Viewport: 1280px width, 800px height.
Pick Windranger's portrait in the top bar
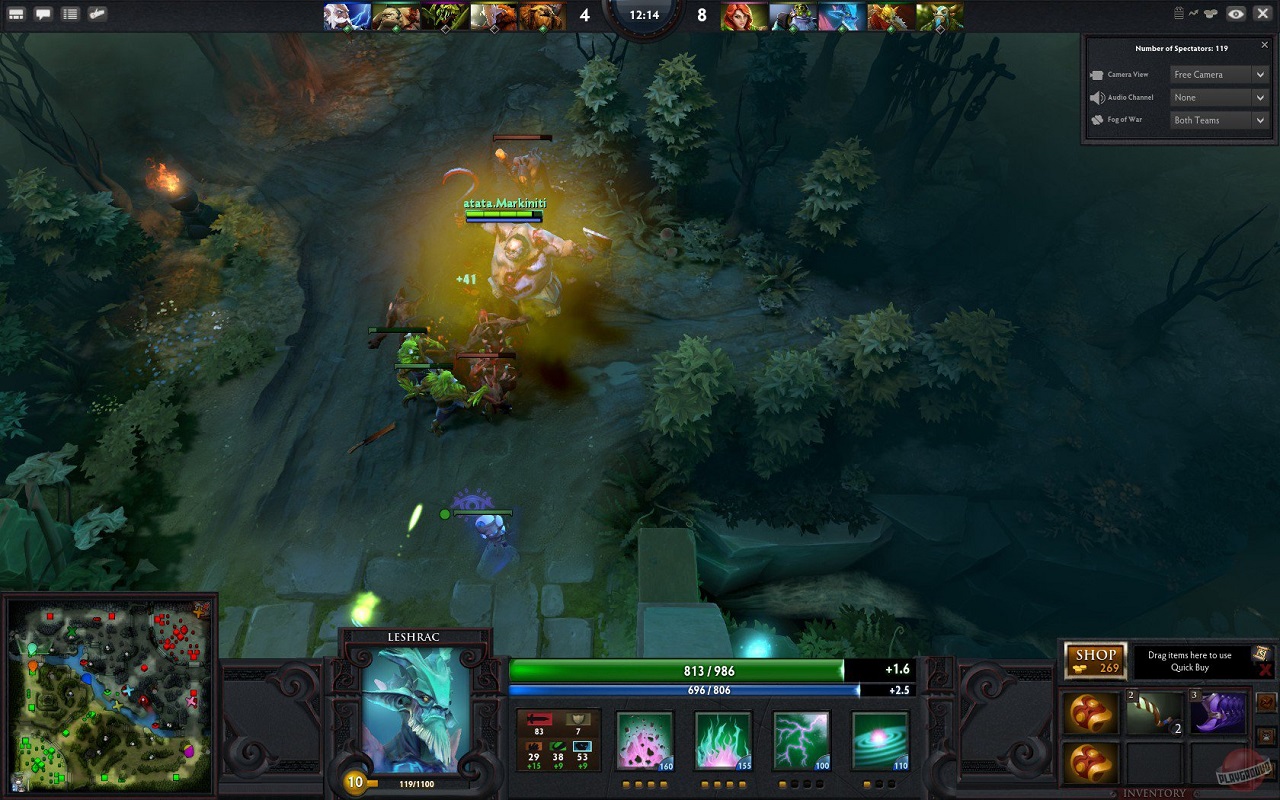[x=745, y=16]
